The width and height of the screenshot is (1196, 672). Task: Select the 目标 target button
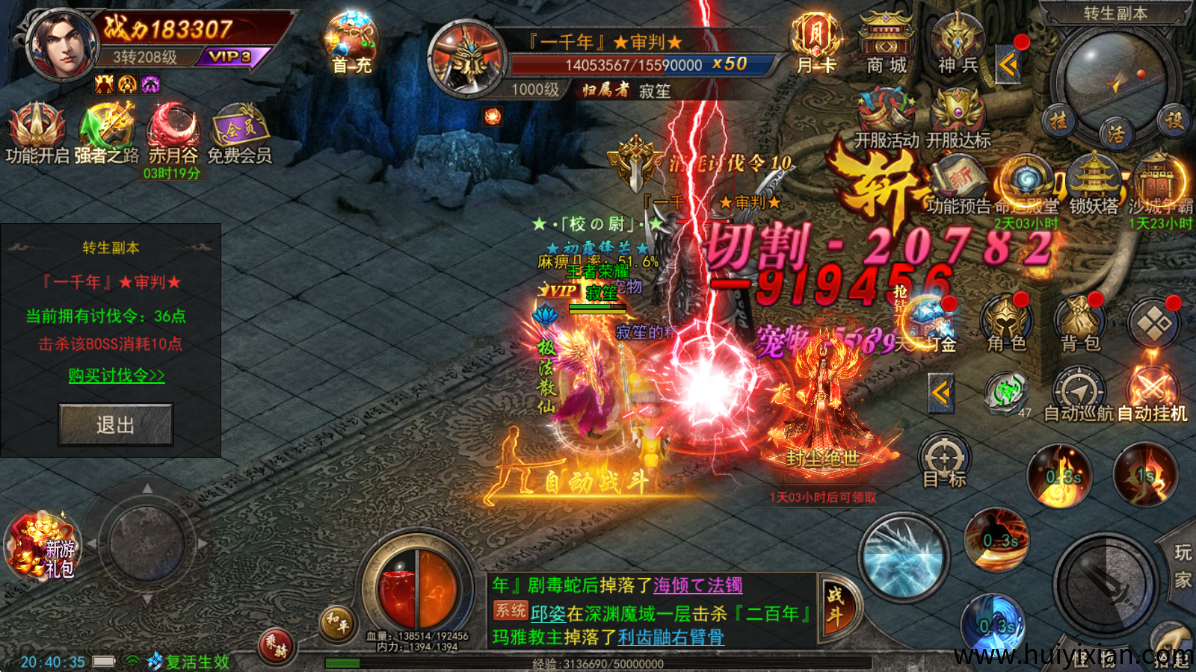pyautogui.click(x=944, y=460)
